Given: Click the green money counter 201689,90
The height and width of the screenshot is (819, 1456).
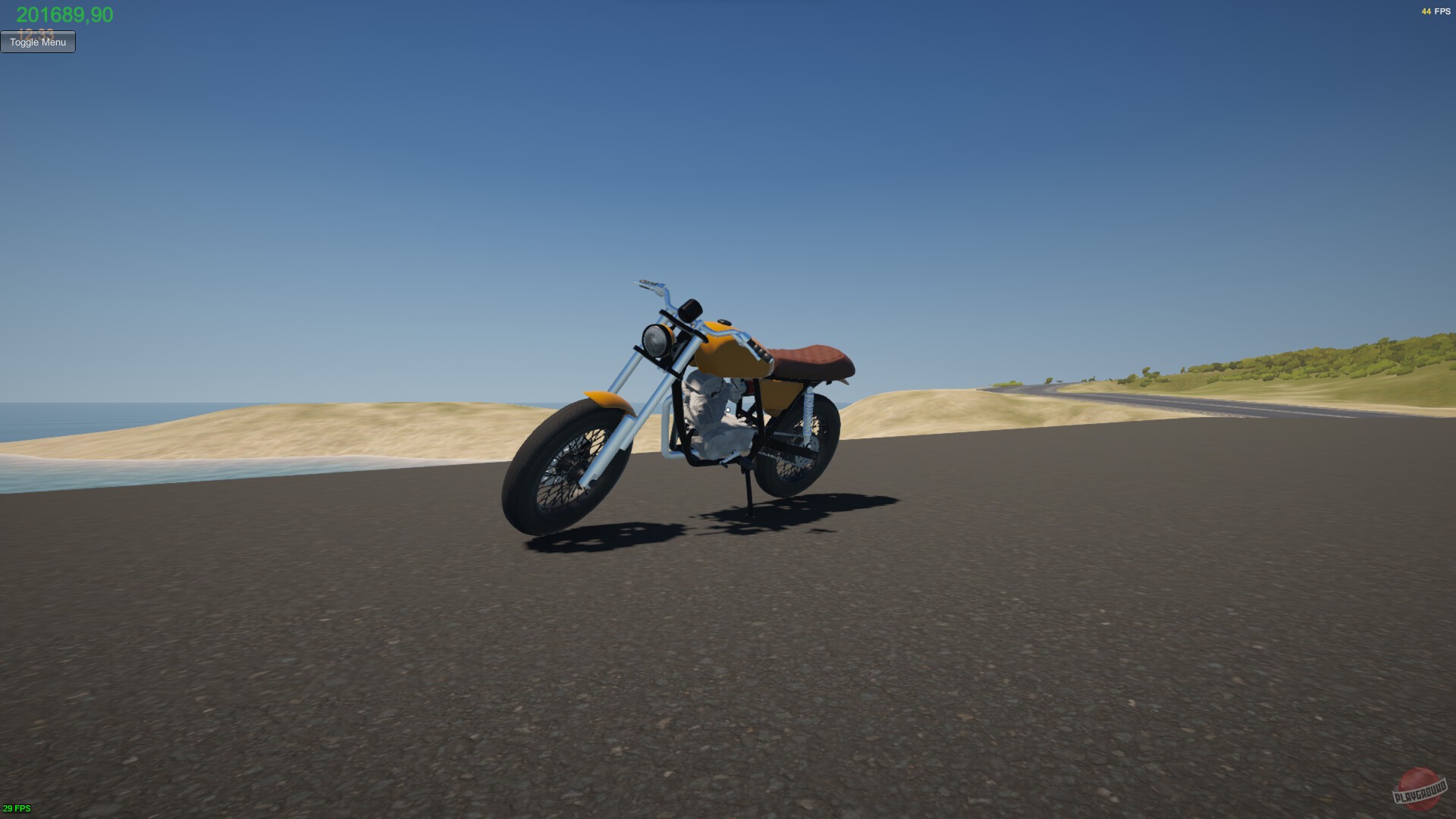Looking at the screenshot, I should 64,12.
